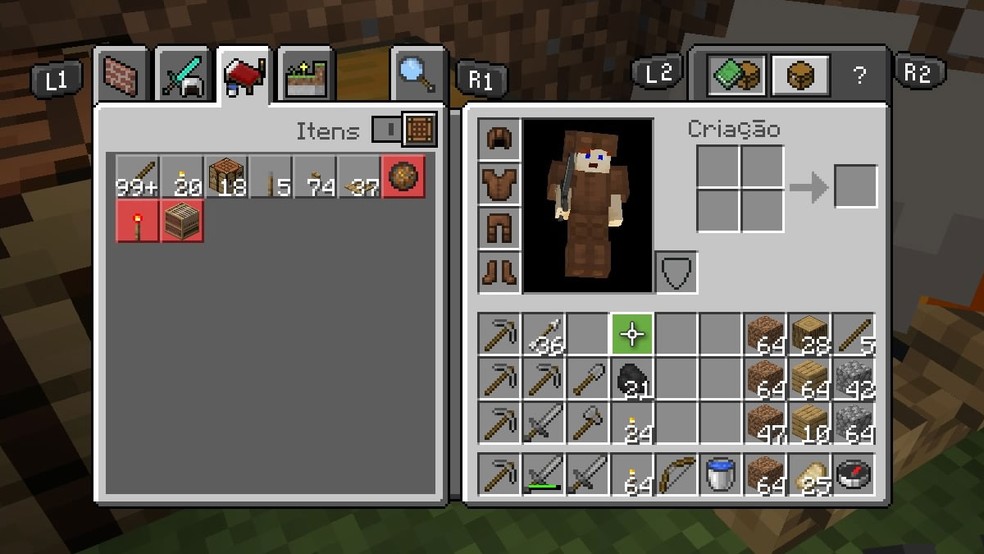Toggle the Itens craftable filter switch

pyautogui.click(x=404, y=130)
